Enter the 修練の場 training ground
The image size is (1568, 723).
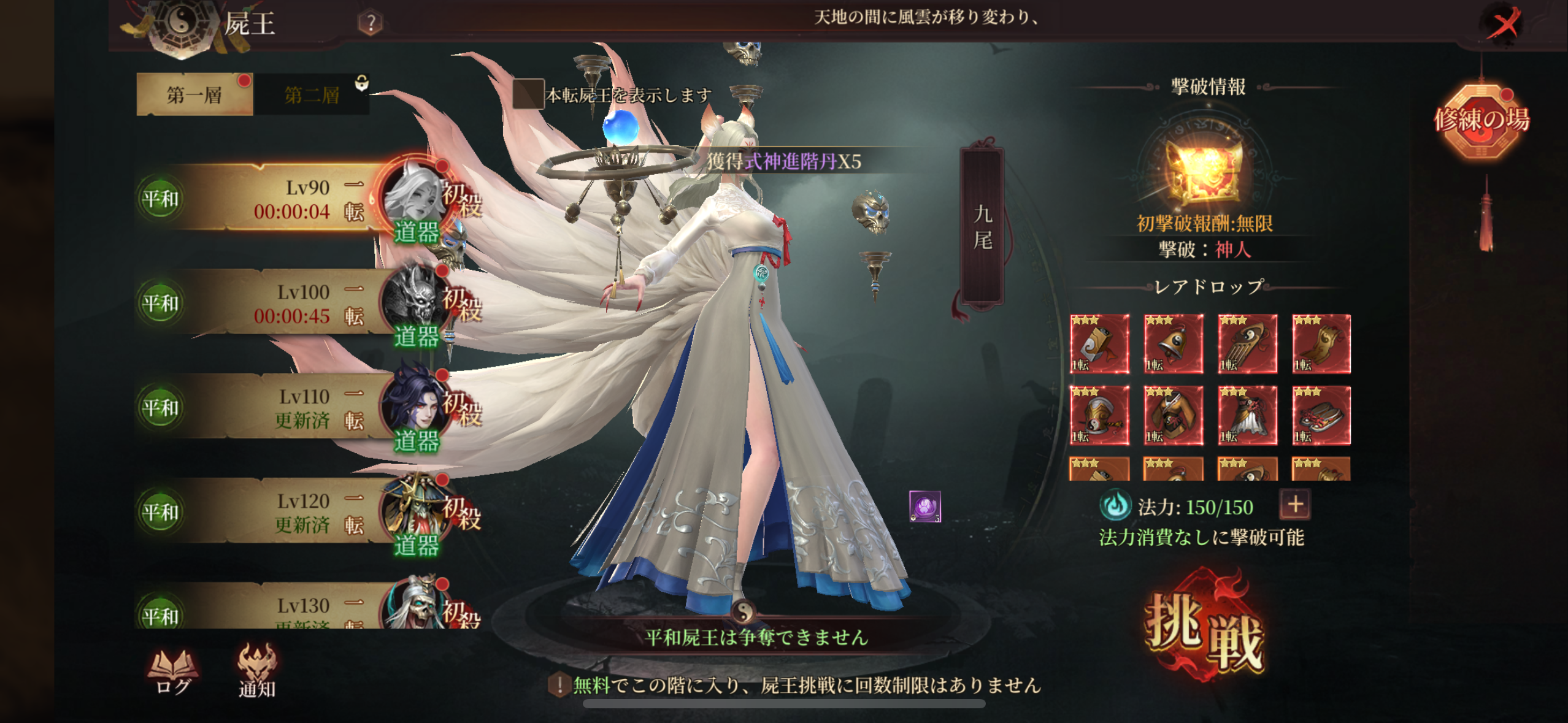pyautogui.click(x=1482, y=121)
